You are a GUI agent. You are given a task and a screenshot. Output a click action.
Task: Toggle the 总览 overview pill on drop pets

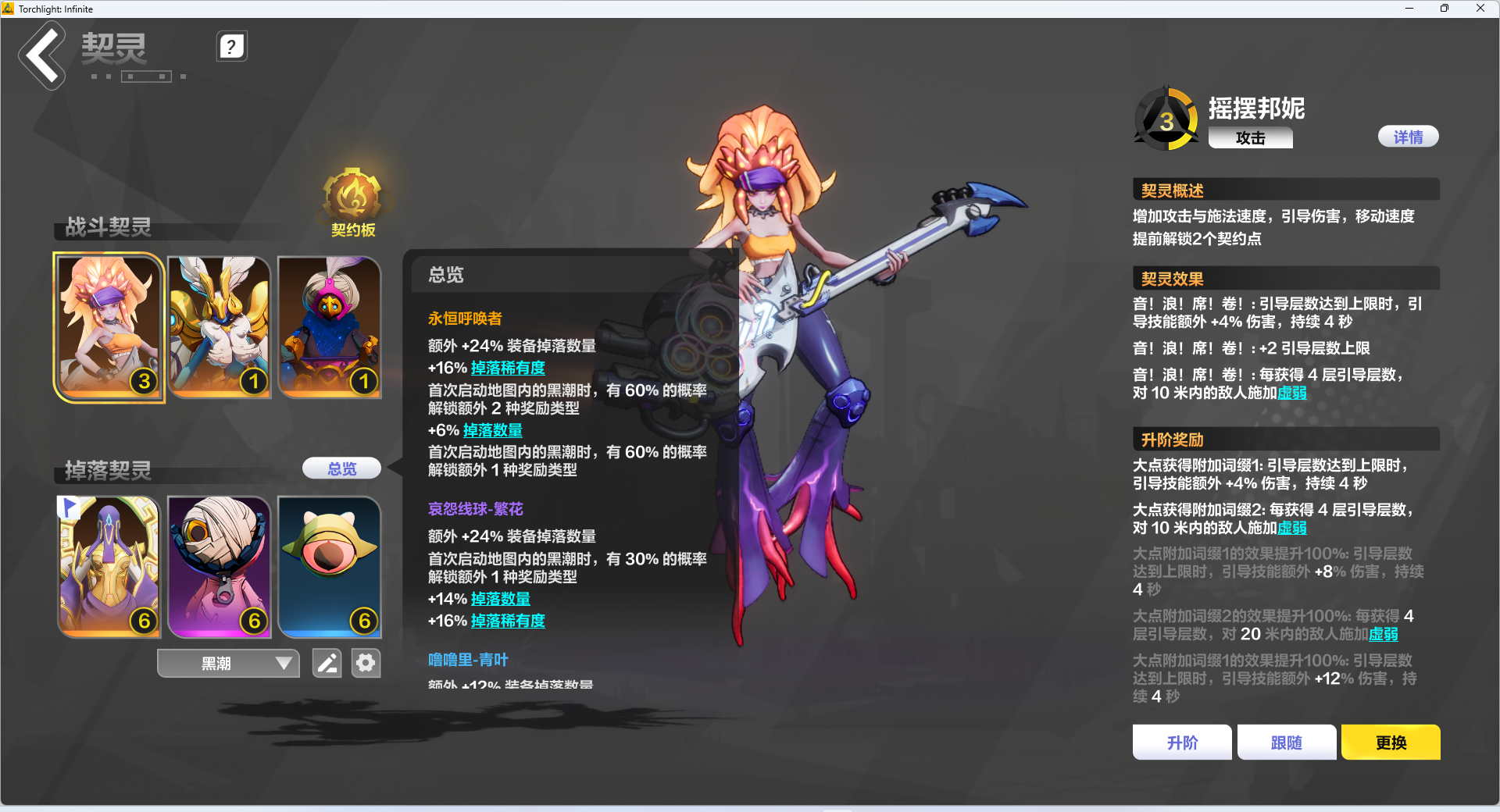[341, 468]
